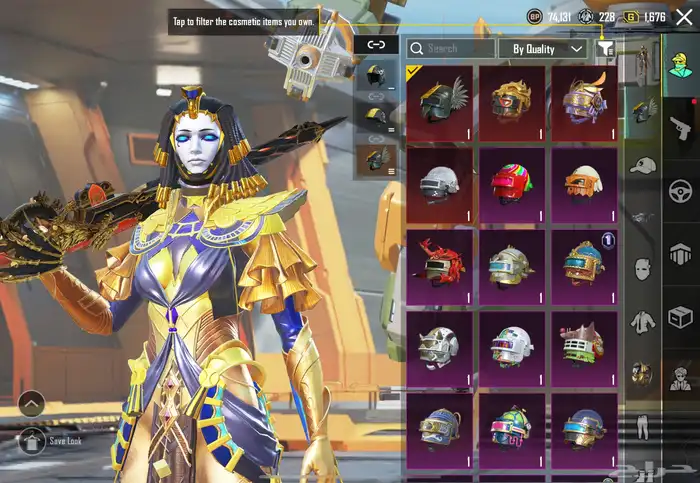Choose the purple and gold ornate helmet

[x=585, y=101]
